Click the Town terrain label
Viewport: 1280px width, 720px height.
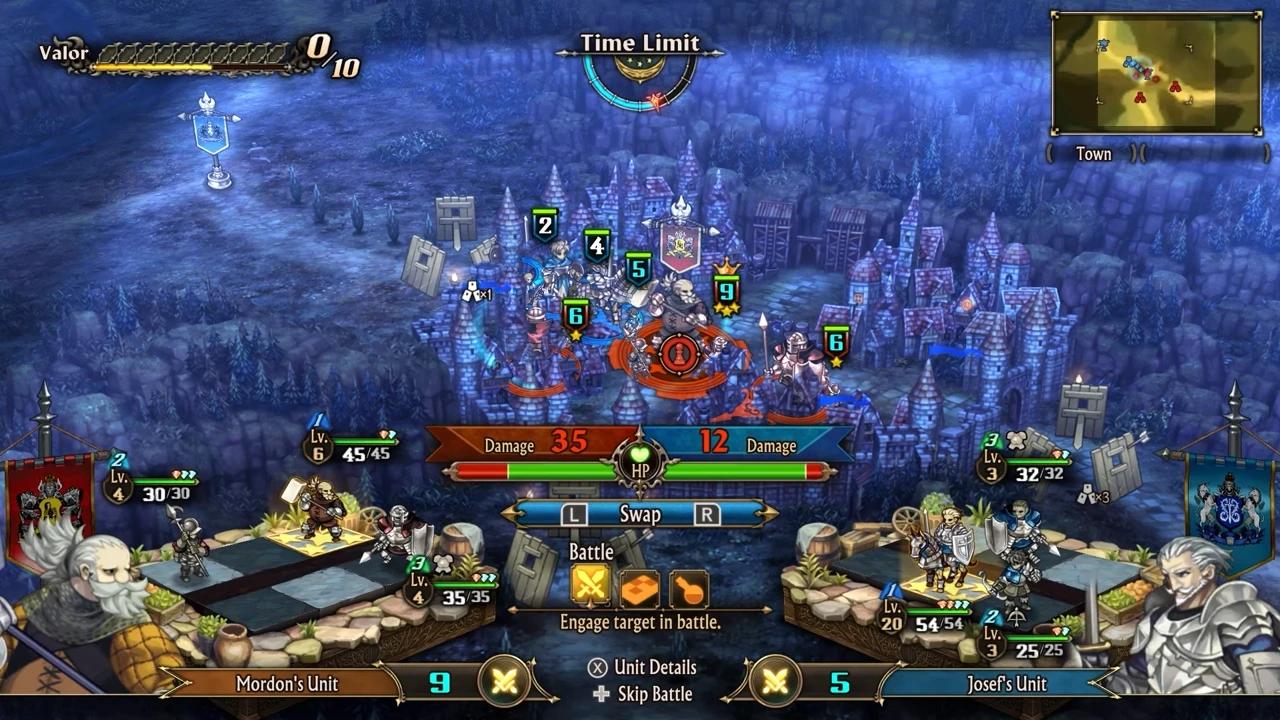(x=1093, y=154)
